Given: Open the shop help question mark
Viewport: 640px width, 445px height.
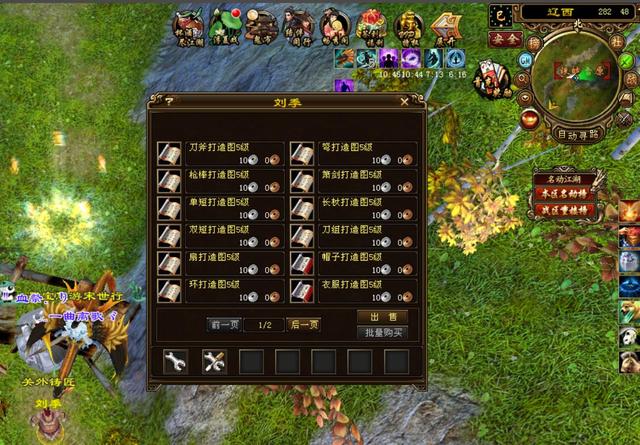Looking at the screenshot, I should (x=169, y=101).
